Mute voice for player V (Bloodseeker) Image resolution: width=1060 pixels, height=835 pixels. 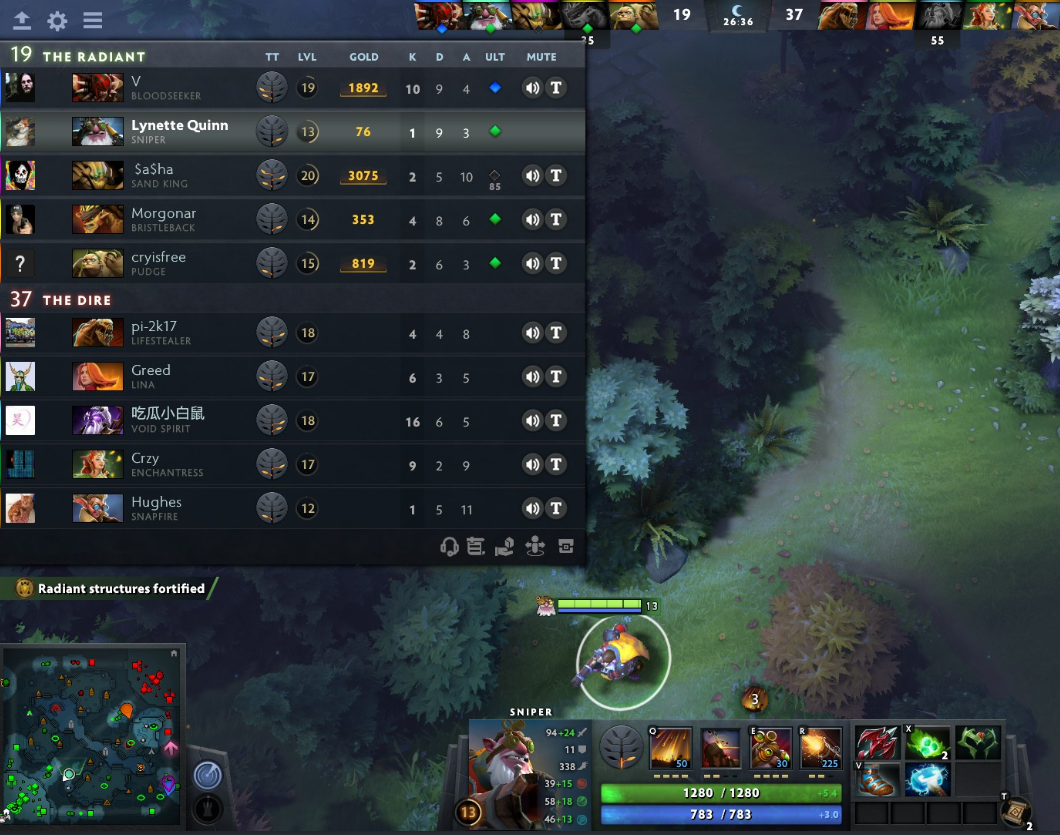[532, 88]
